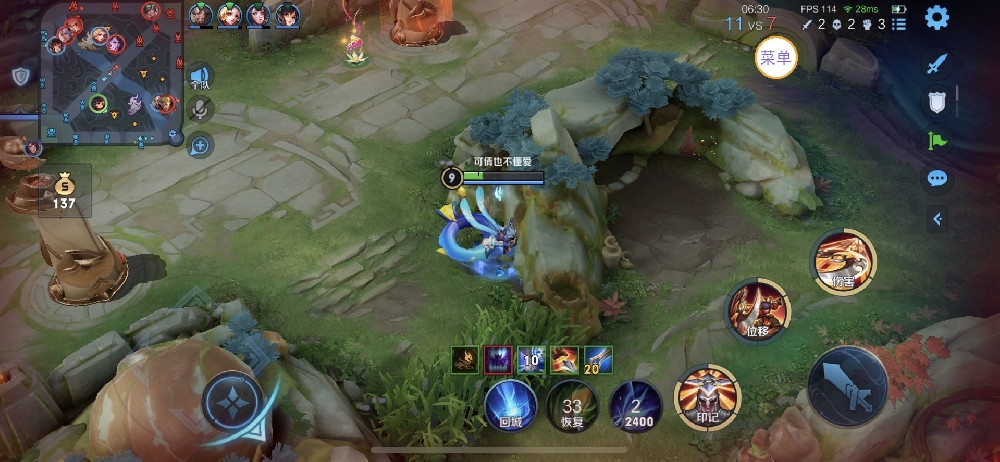Cast the 位移 dash skill
This screenshot has width=1000, height=462.
(757, 309)
